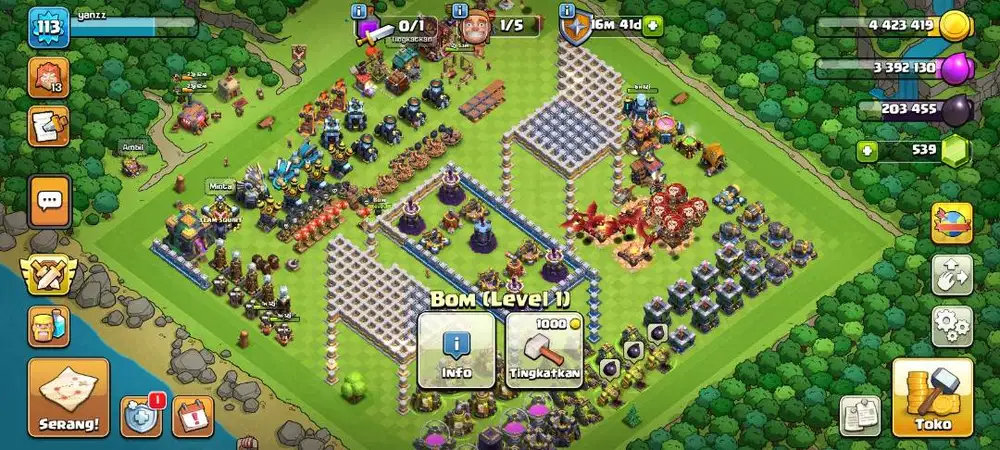Open the Serang! attack map
Viewport: 1000px width, 450px height.
pyautogui.click(x=68, y=397)
